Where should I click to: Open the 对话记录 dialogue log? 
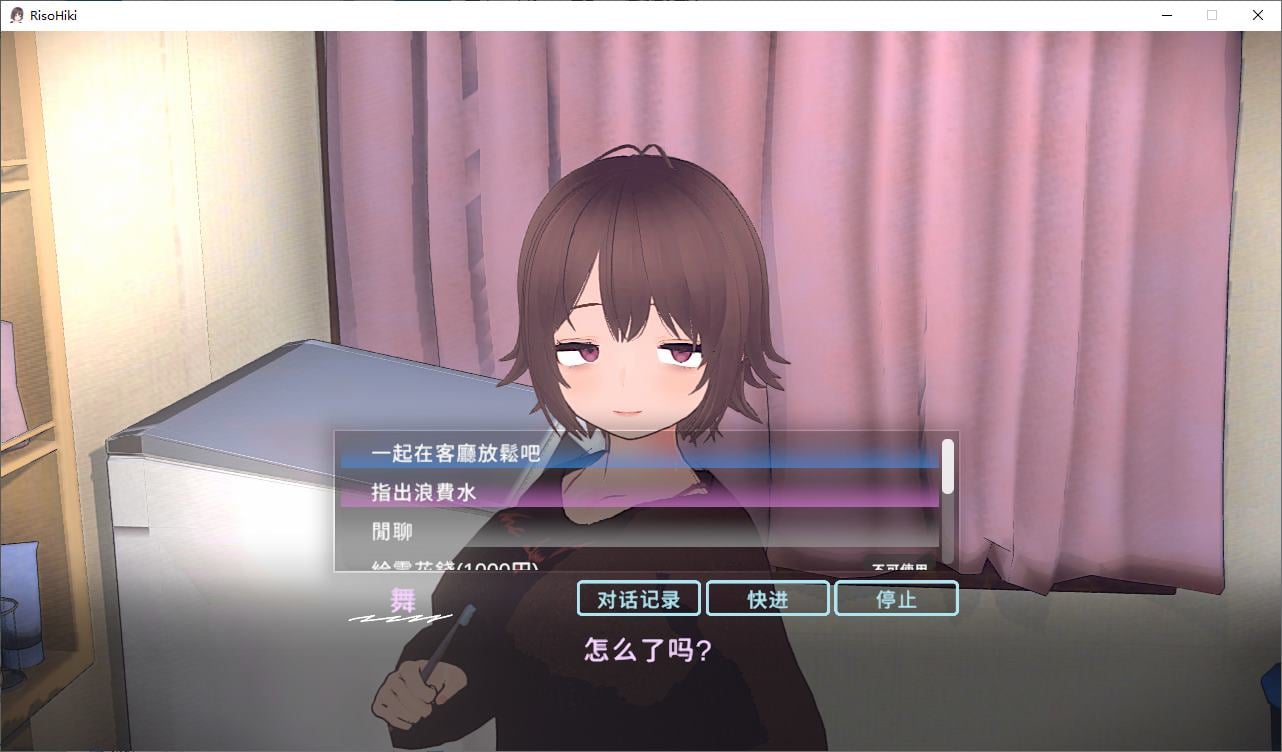(x=637, y=598)
